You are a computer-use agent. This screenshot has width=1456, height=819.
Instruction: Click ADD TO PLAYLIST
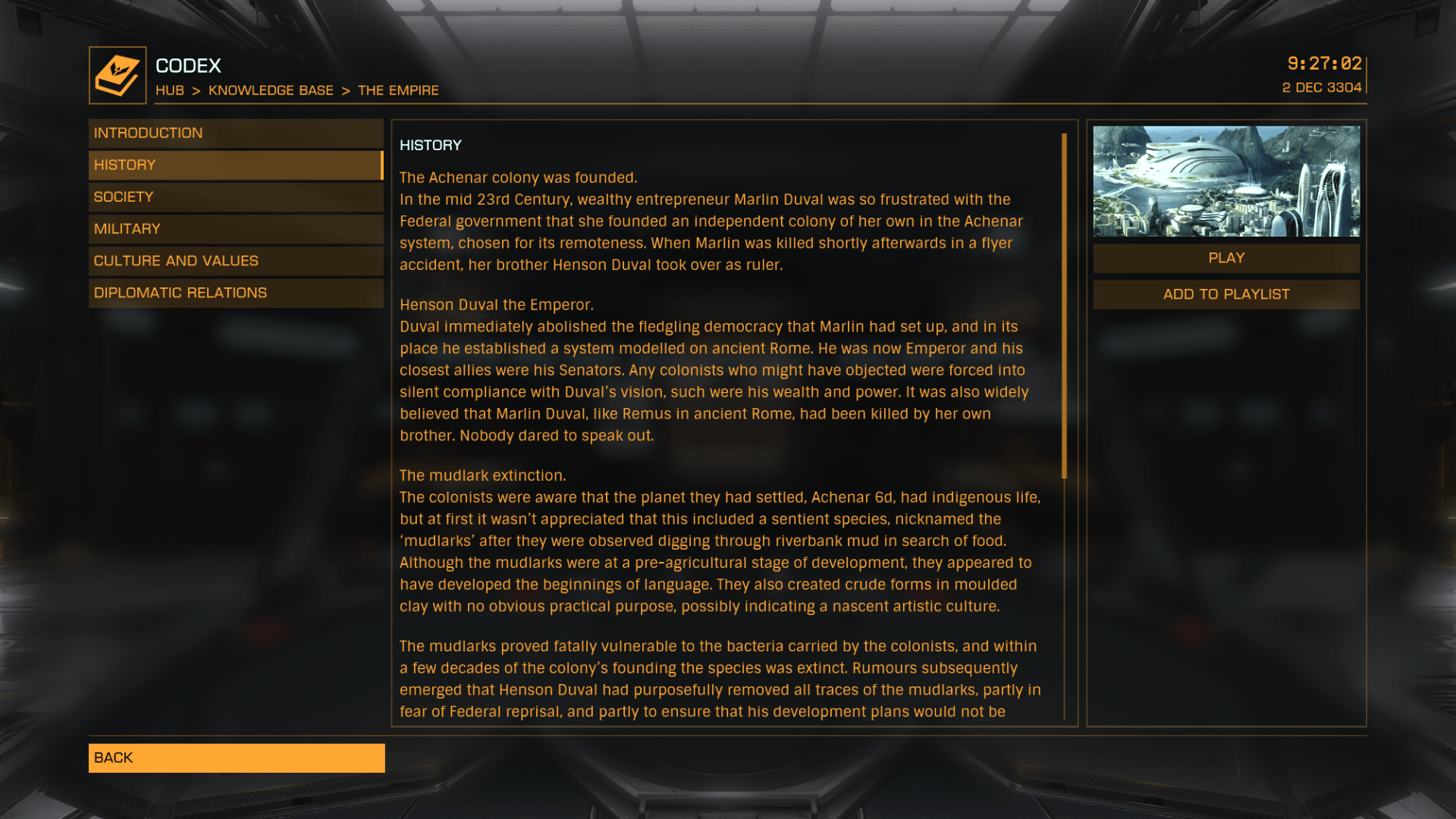1225,294
